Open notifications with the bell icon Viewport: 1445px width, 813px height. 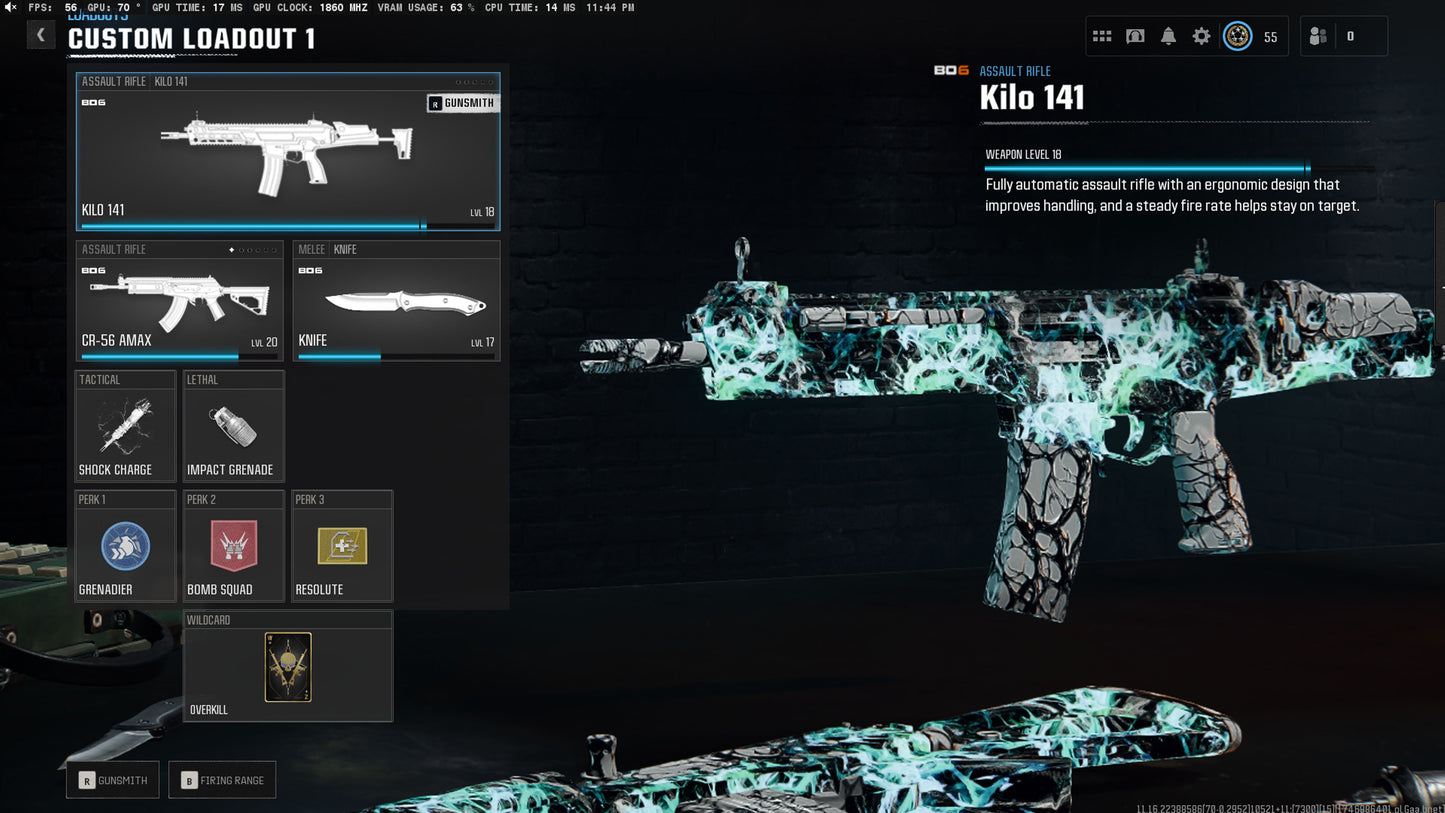[1168, 37]
